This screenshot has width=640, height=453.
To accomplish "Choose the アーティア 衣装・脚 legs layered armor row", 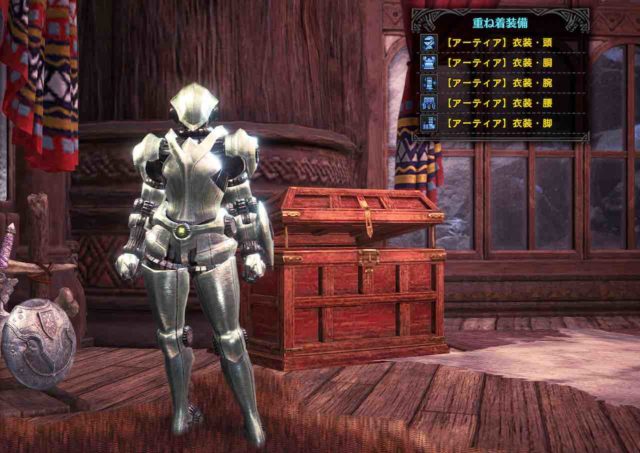I will (500, 124).
